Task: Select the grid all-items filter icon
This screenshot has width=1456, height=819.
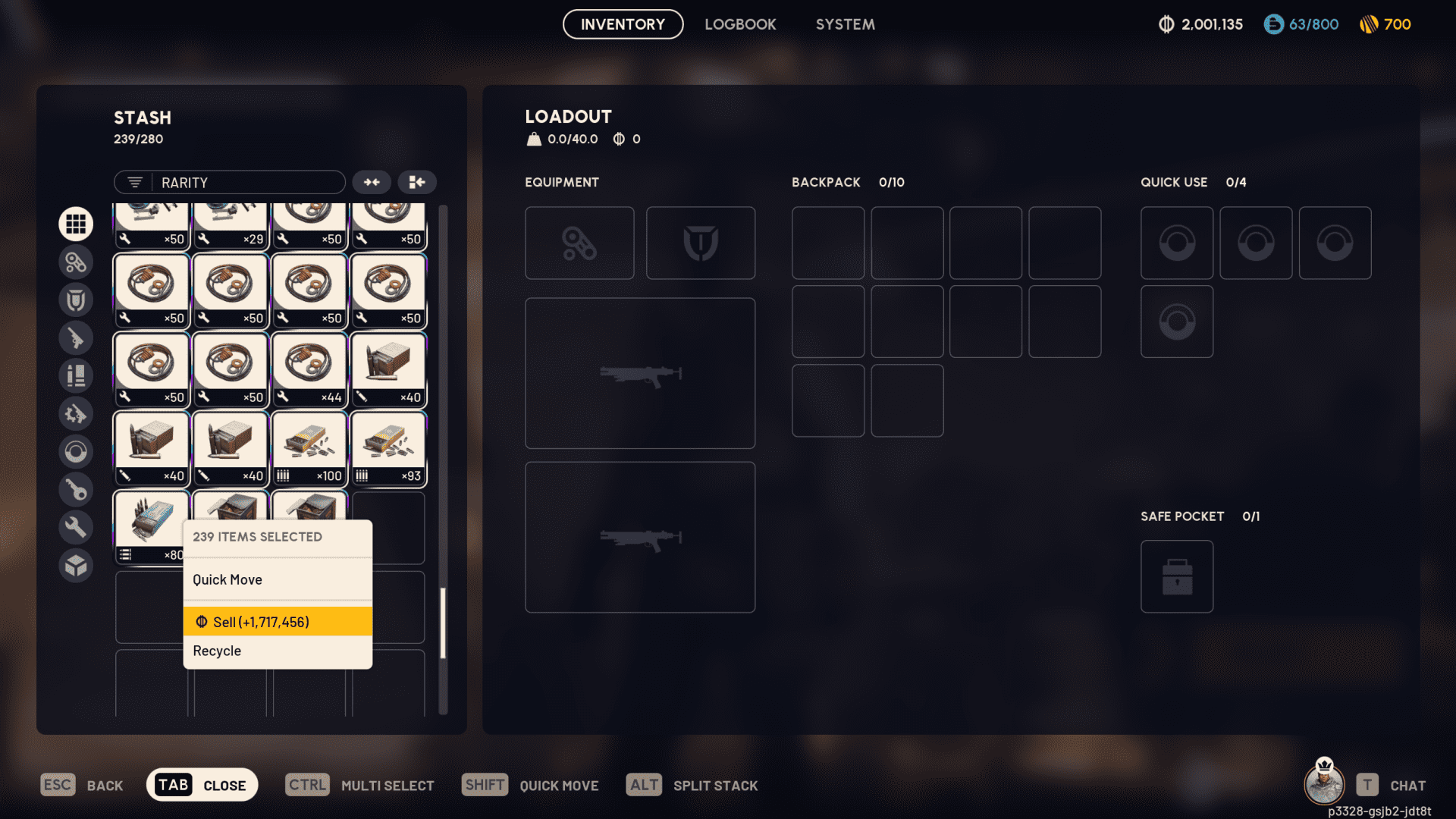Action: click(76, 223)
